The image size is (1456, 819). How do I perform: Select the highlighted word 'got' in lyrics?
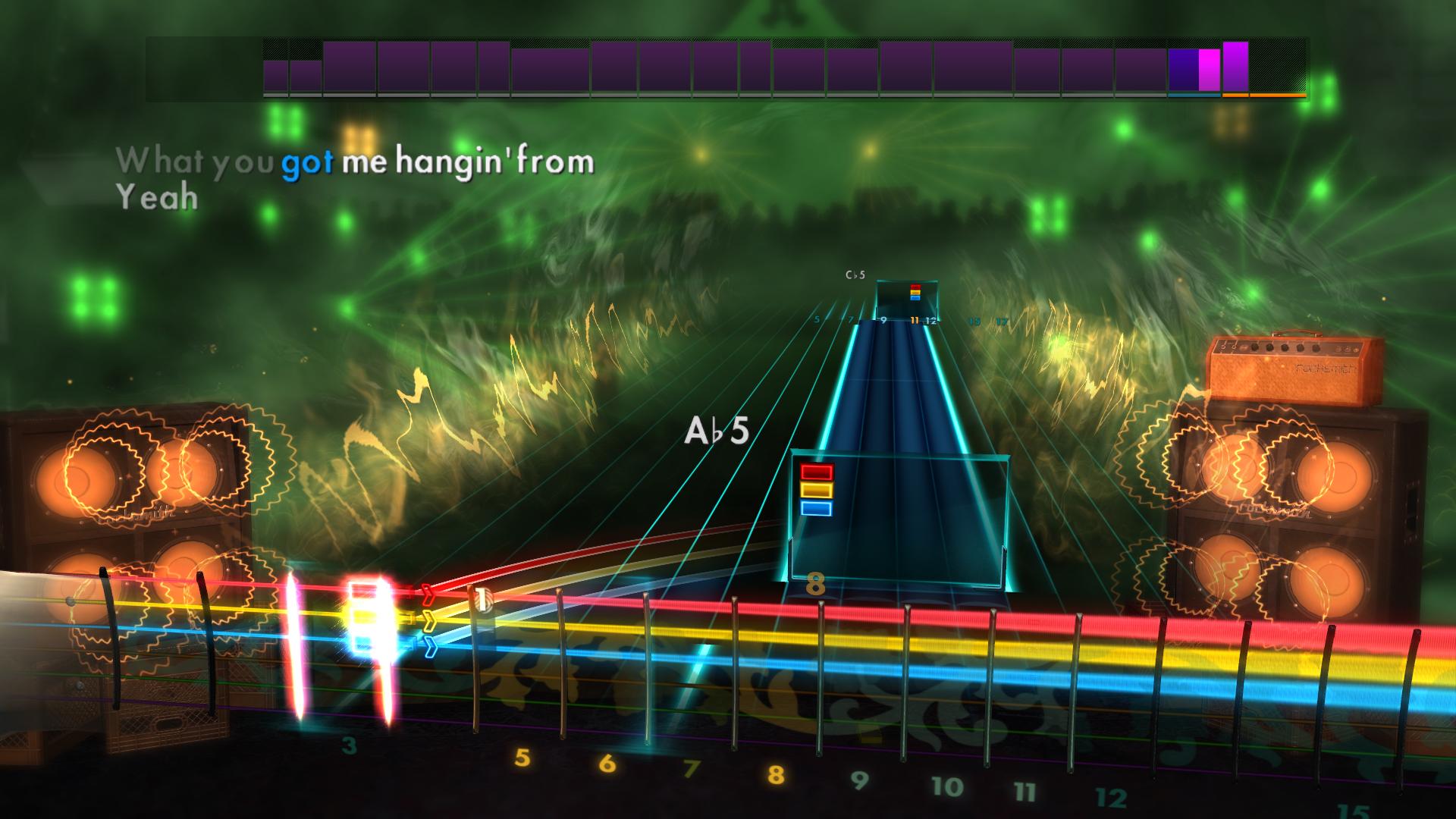tap(308, 163)
